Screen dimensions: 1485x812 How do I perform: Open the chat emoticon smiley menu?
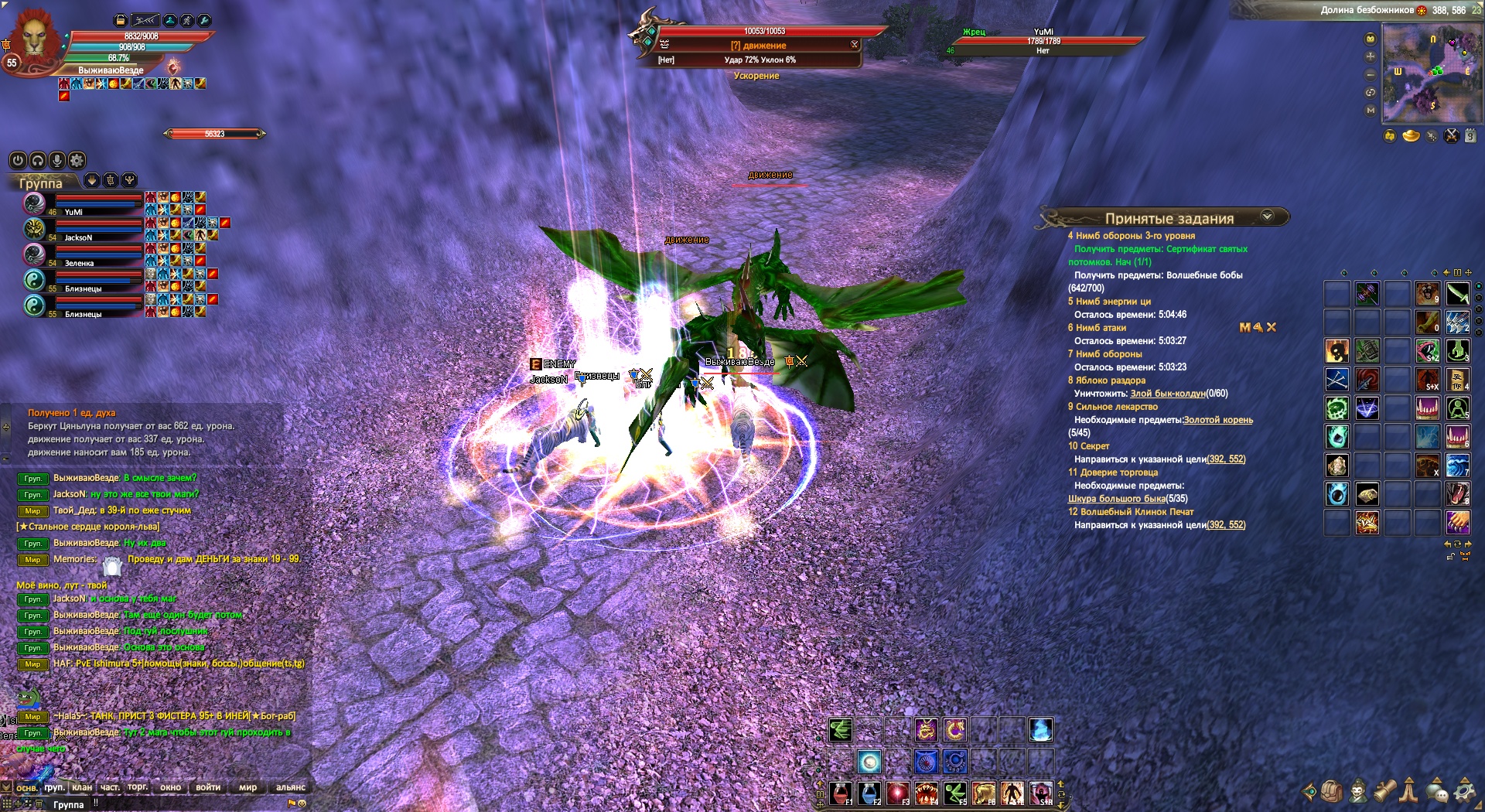point(302,803)
